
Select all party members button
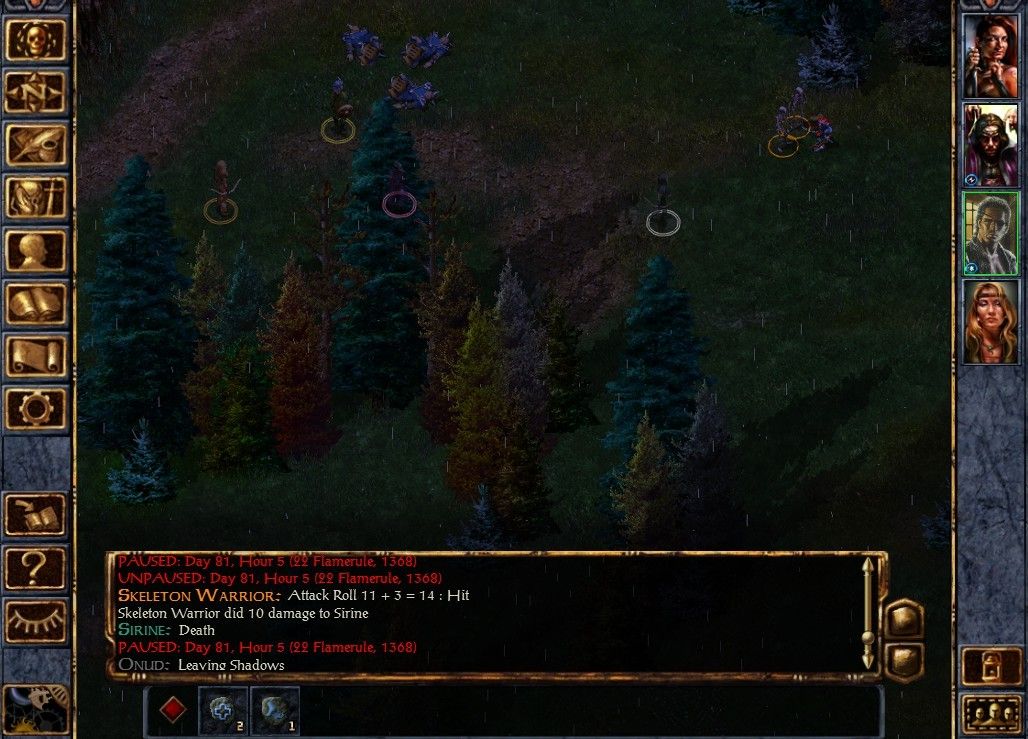click(x=990, y=714)
